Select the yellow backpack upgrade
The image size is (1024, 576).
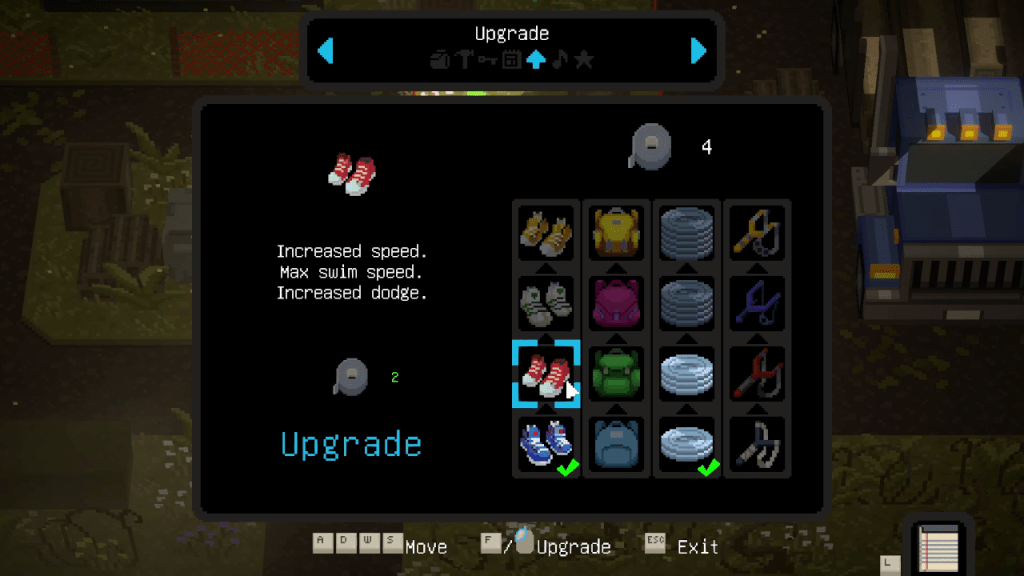point(616,234)
